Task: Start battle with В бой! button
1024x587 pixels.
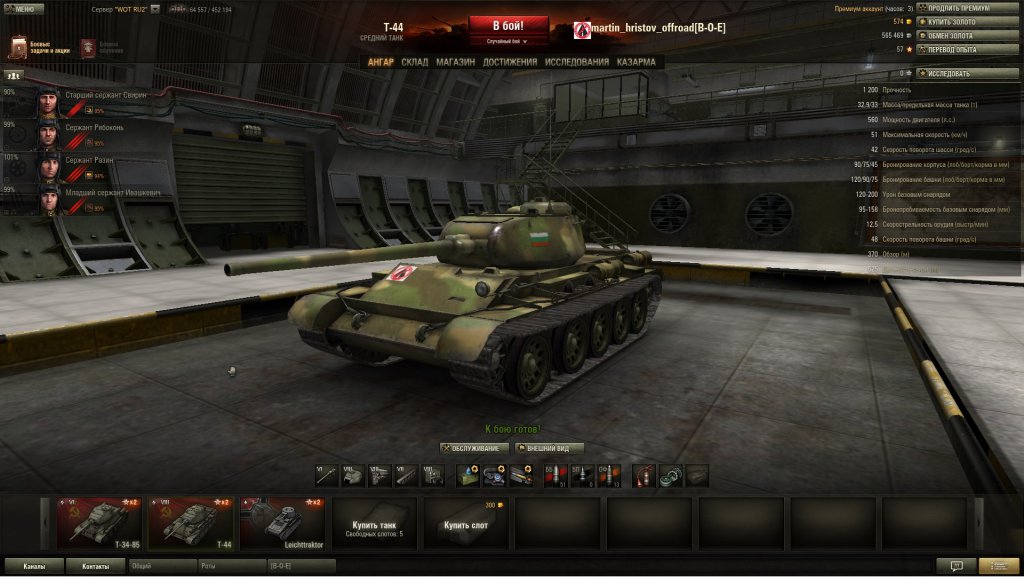Action: pos(508,25)
